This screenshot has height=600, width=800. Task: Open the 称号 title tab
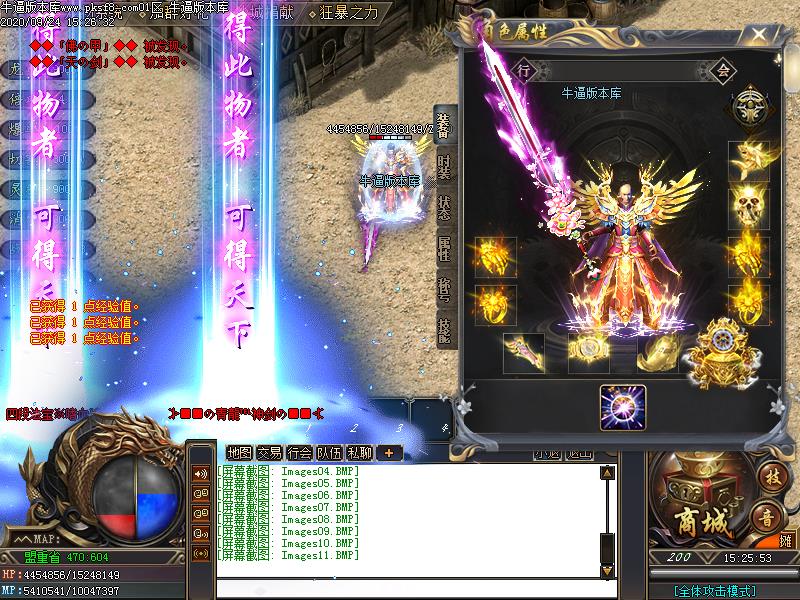(444, 289)
